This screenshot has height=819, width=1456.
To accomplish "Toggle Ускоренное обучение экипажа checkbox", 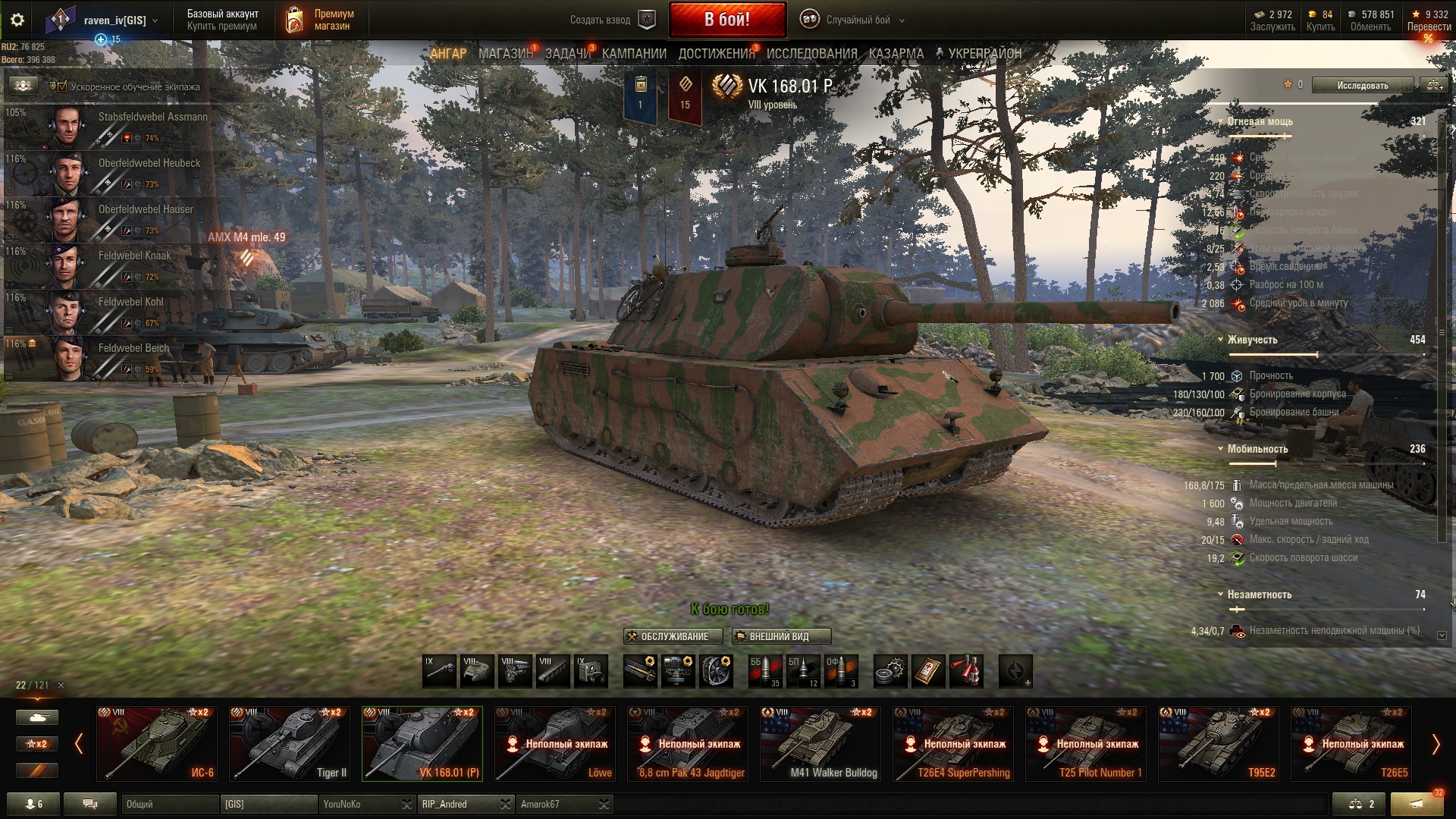I will tap(62, 86).
